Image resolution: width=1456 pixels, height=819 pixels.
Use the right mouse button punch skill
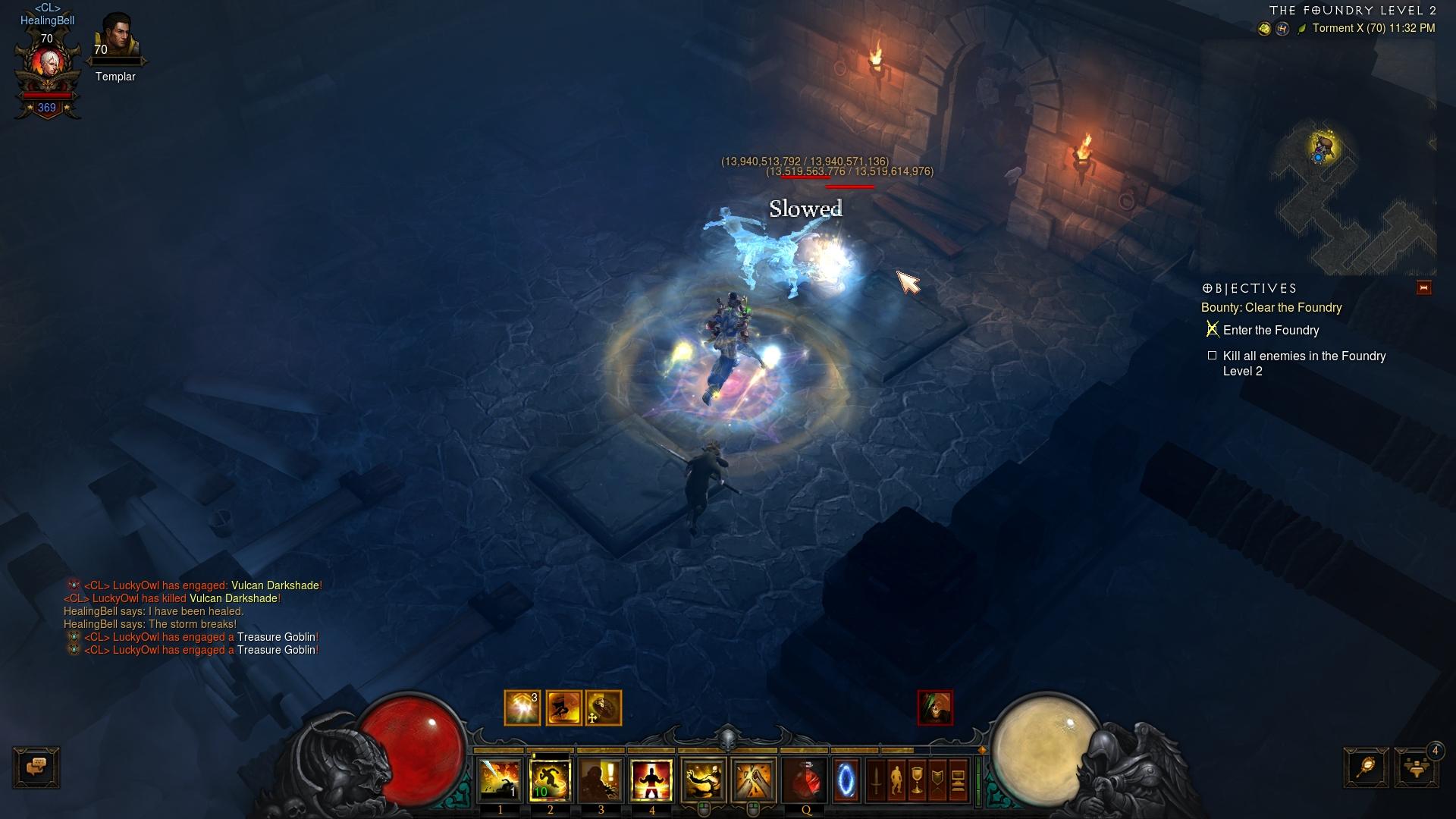754,780
